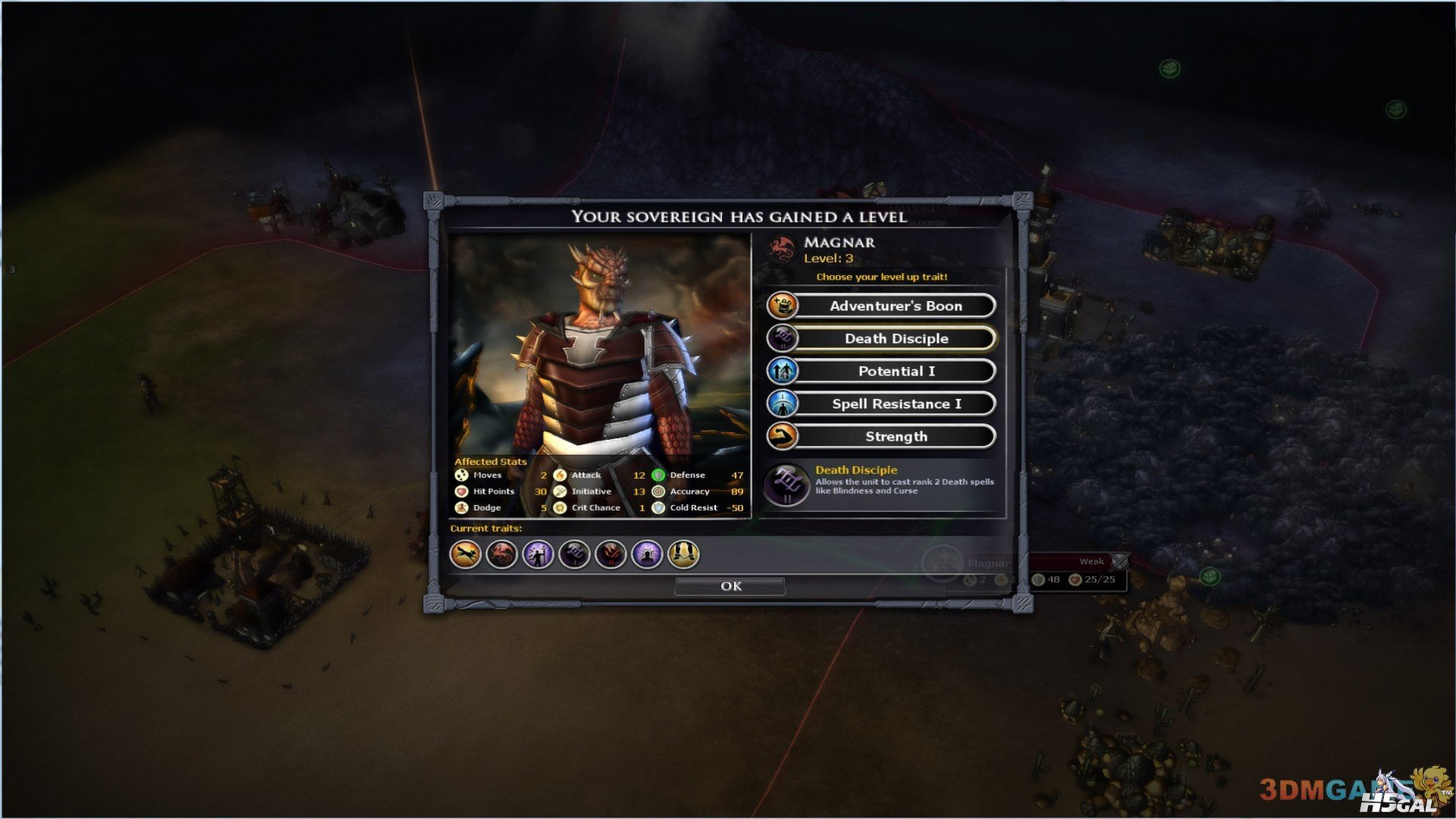Choose the Adventurer's Boon trait
The height and width of the screenshot is (819, 1456).
(895, 306)
